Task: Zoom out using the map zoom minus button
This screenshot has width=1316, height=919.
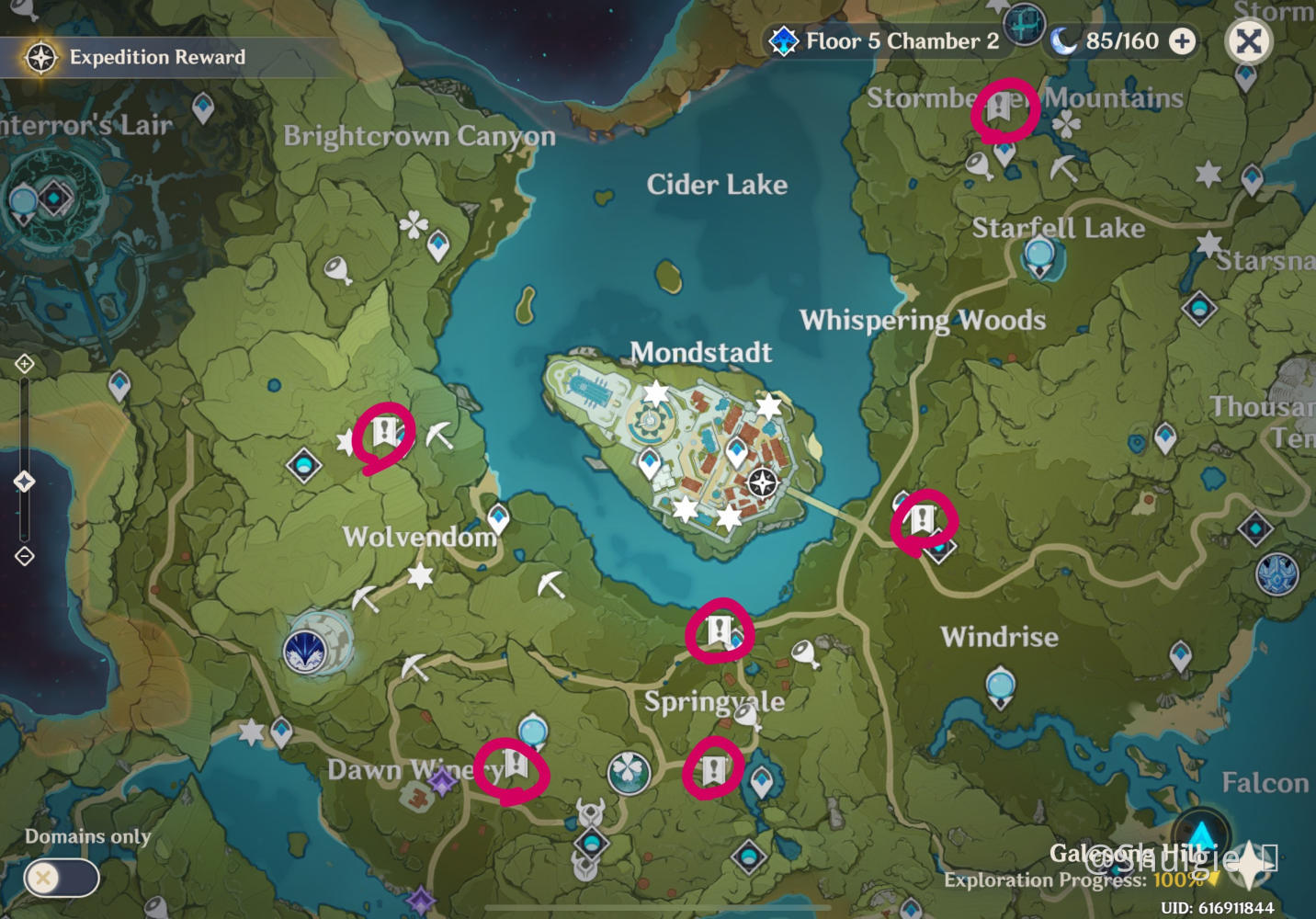Action: click(x=25, y=556)
